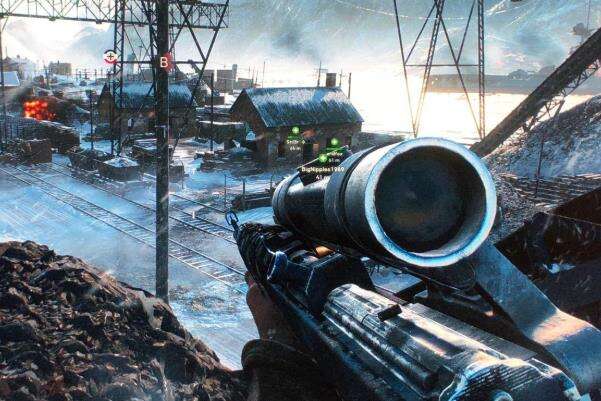Image resolution: width=601 pixels, height=401 pixels.
Task: Select the red B objective marker
Action: [x=165, y=62]
